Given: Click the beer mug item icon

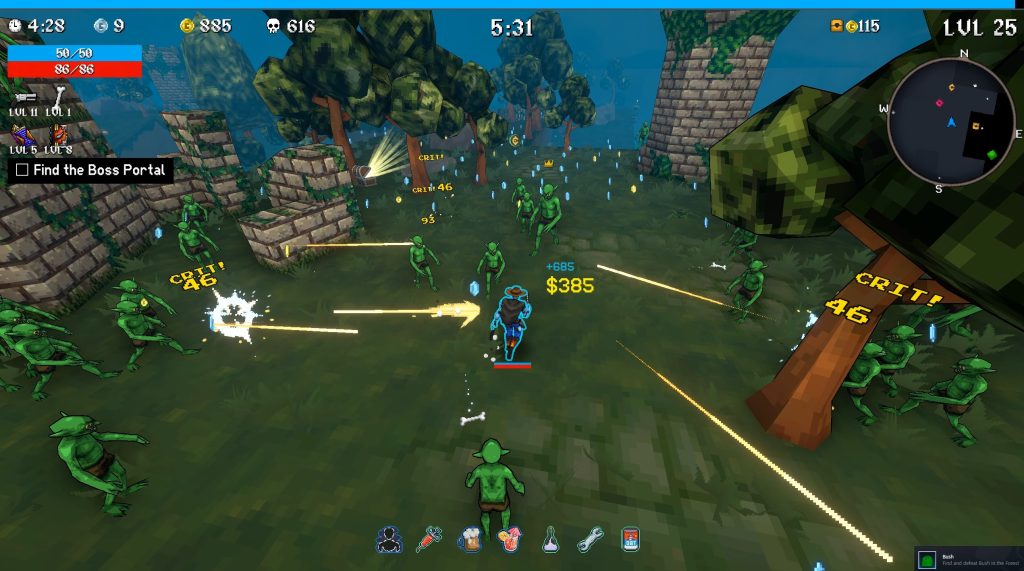Looking at the screenshot, I should (x=469, y=540).
